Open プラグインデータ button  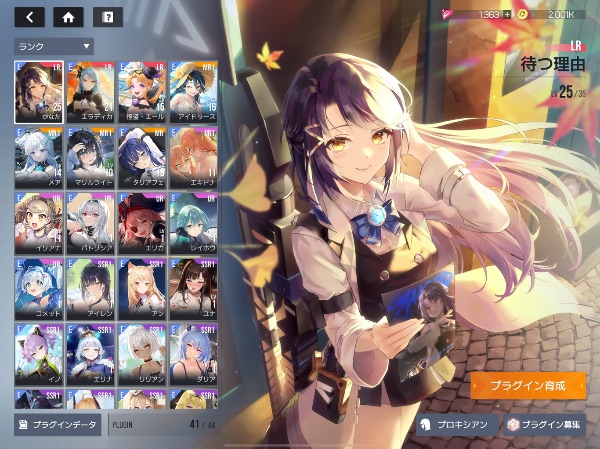pyautogui.click(x=58, y=425)
